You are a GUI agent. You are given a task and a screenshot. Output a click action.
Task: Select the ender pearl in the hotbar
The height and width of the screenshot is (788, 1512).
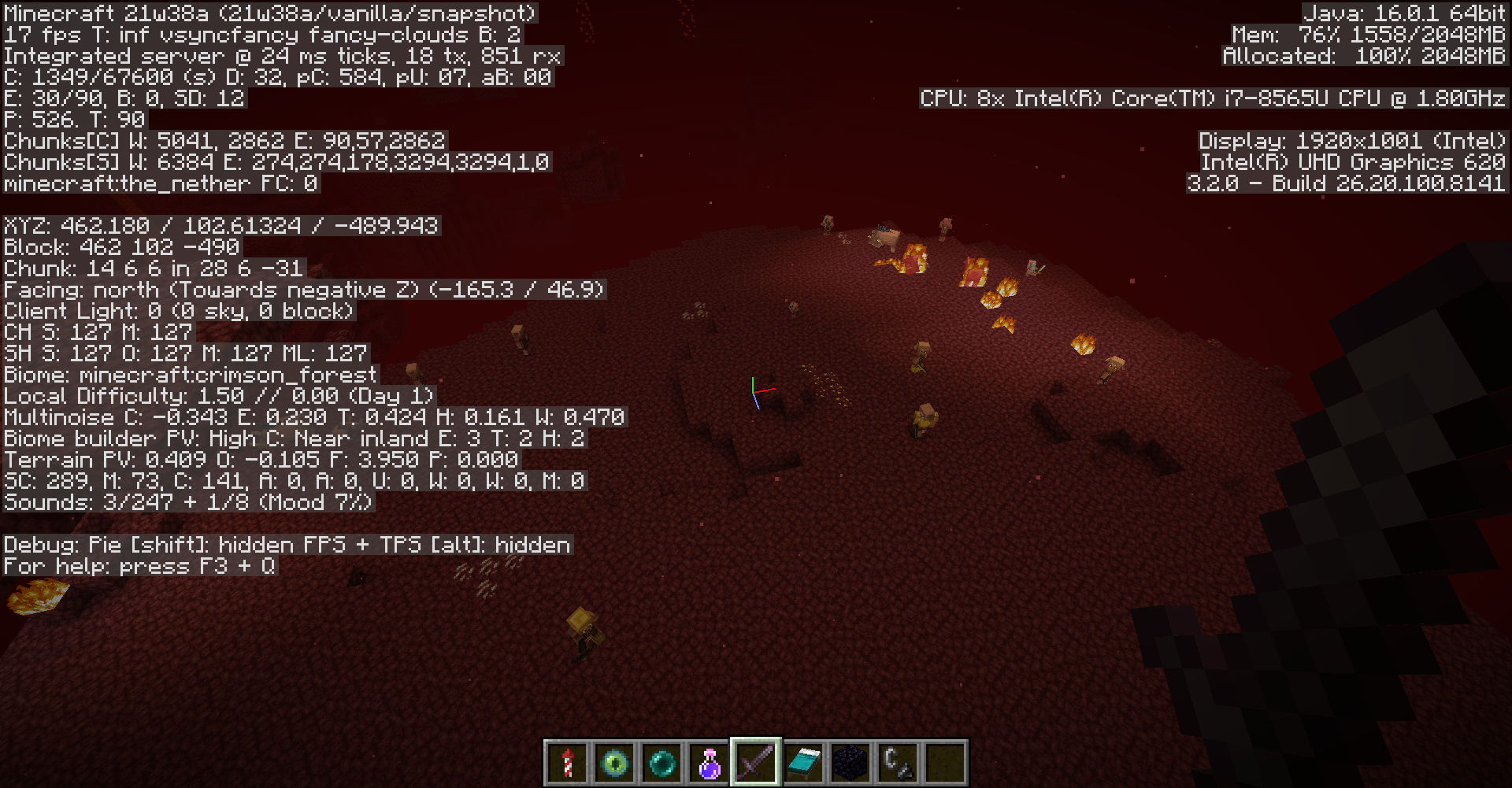click(x=661, y=762)
